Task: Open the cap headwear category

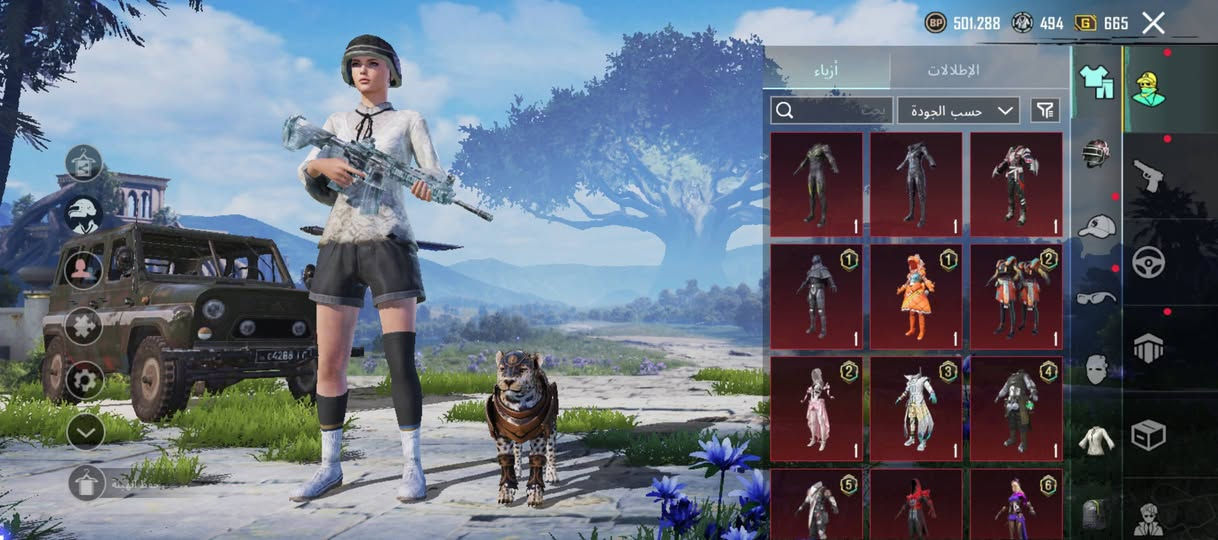Action: pos(1096,226)
